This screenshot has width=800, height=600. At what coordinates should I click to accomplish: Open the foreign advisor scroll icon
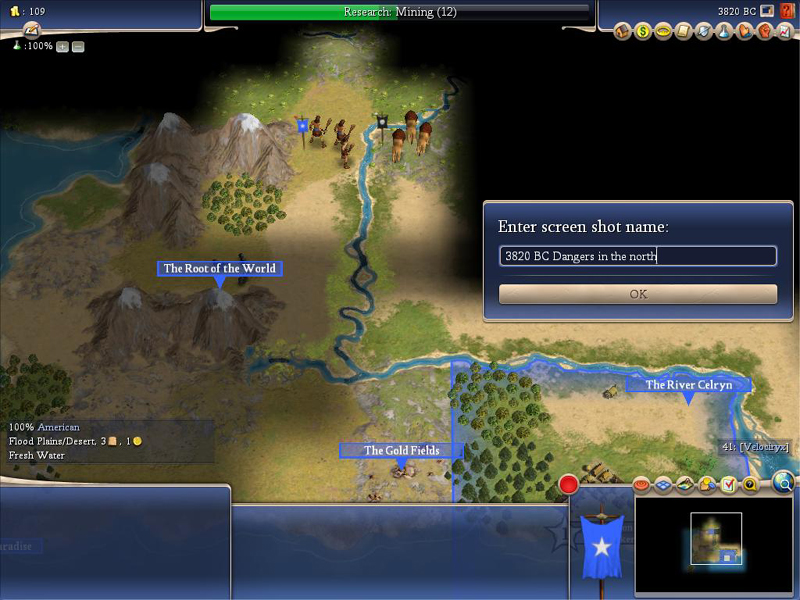click(683, 32)
